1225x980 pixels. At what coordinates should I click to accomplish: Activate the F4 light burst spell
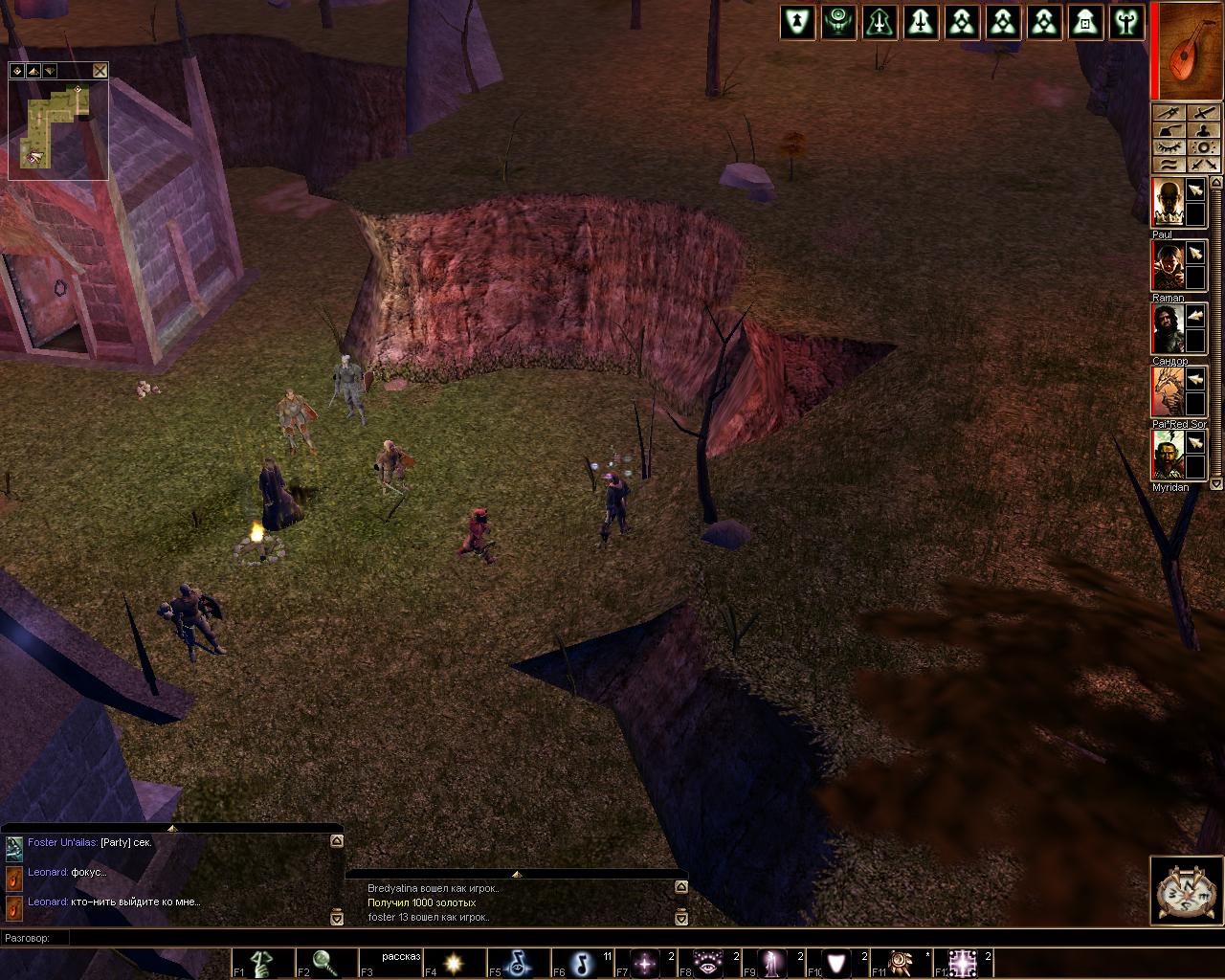(x=455, y=963)
